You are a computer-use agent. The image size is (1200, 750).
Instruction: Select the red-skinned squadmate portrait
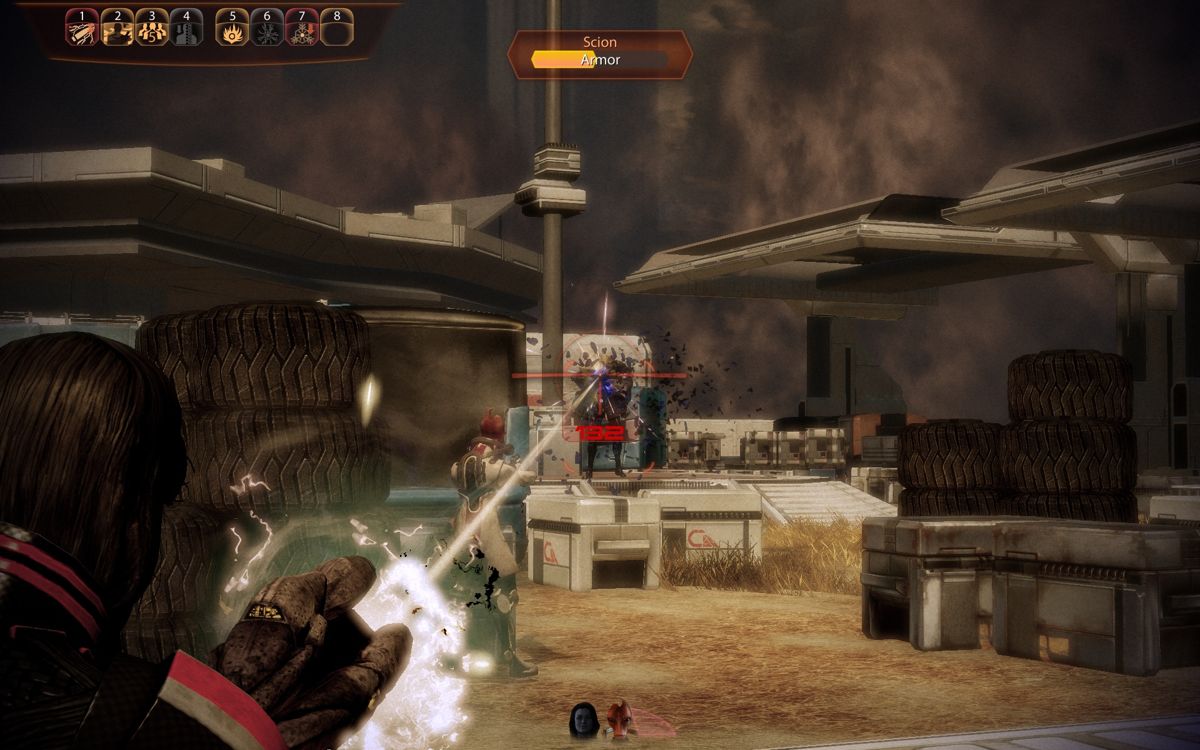tap(619, 719)
